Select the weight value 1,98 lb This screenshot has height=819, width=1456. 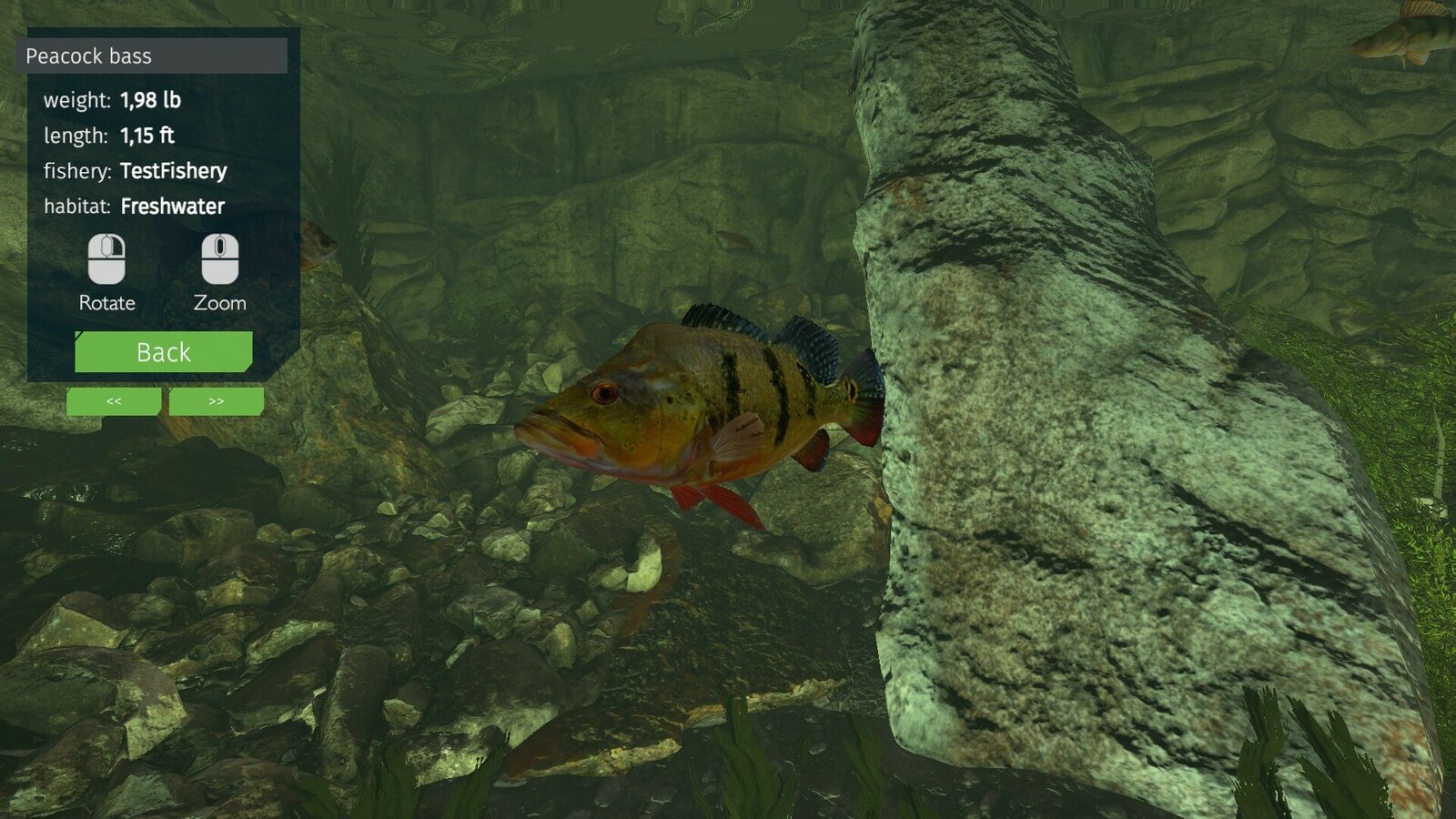tap(151, 101)
